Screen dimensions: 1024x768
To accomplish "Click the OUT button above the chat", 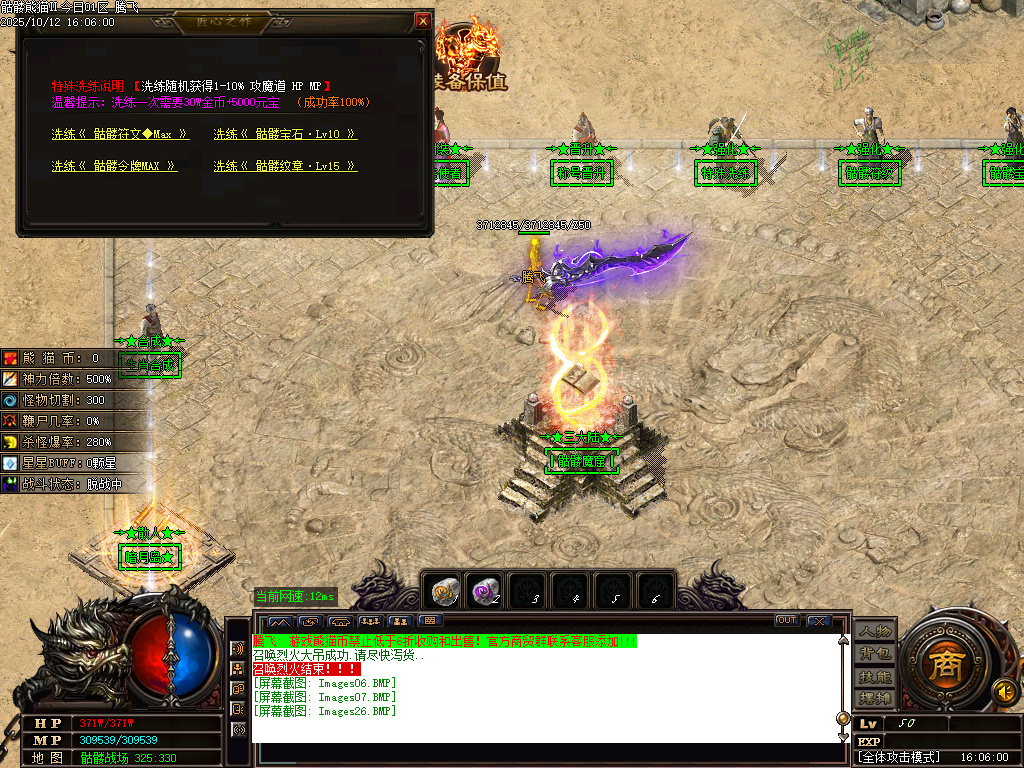I will coord(787,621).
